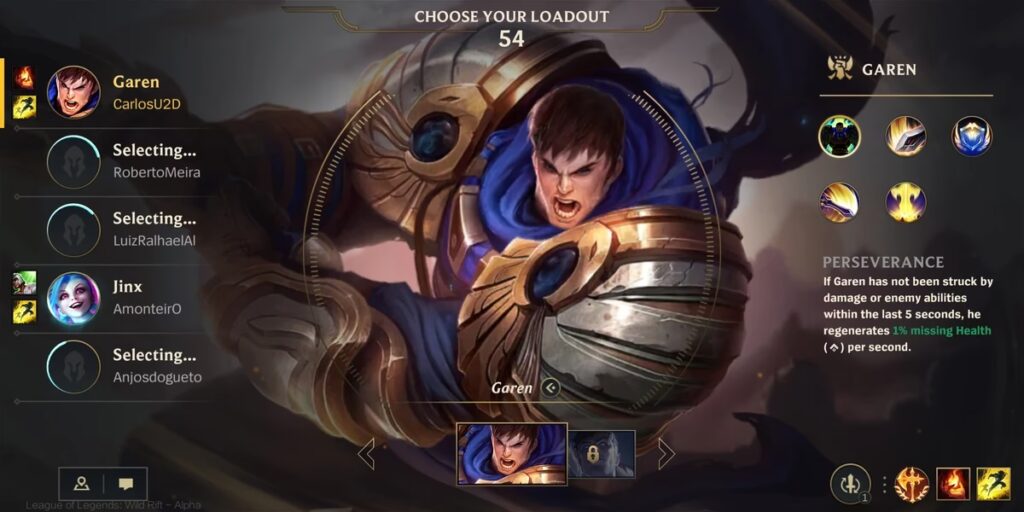Change the Flash summoner spell
The image size is (1024, 512).
coord(993,484)
